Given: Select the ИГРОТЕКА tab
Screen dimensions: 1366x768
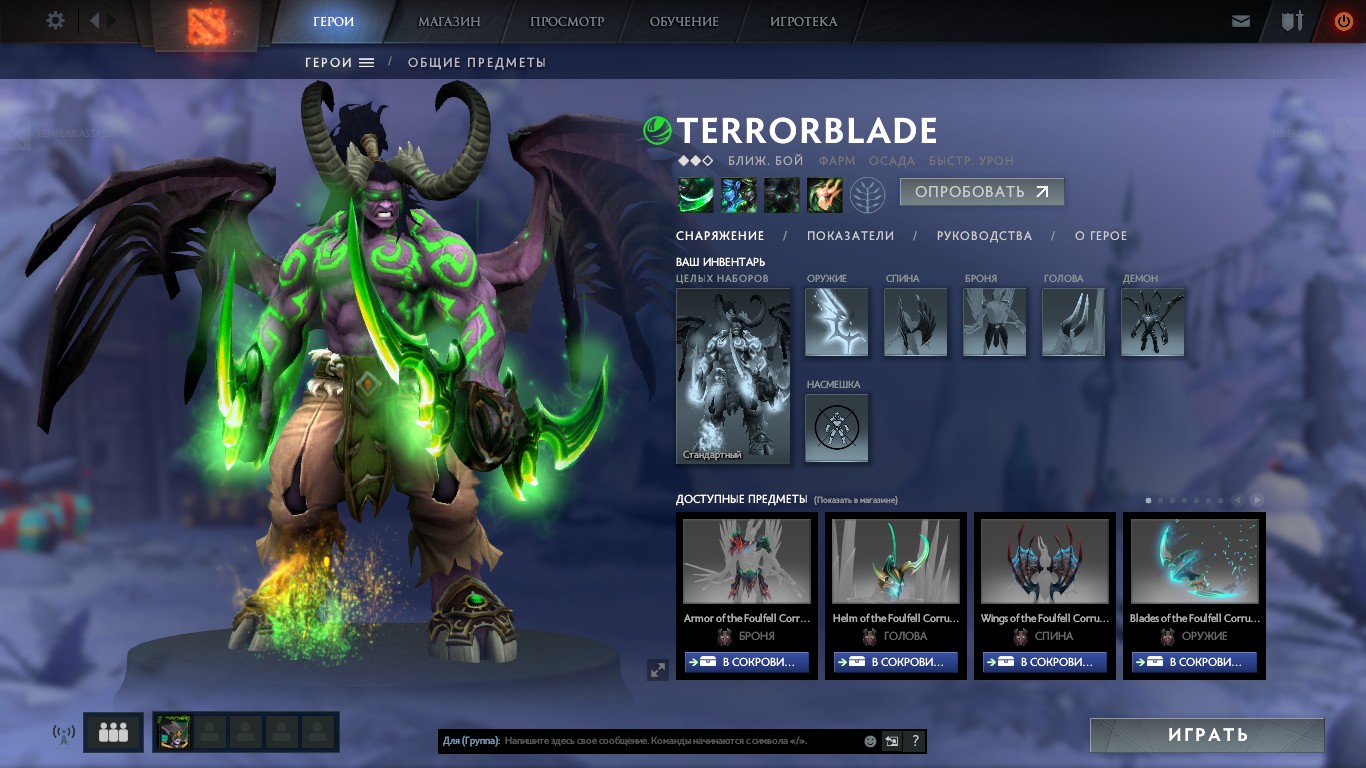Looking at the screenshot, I should pyautogui.click(x=803, y=21).
